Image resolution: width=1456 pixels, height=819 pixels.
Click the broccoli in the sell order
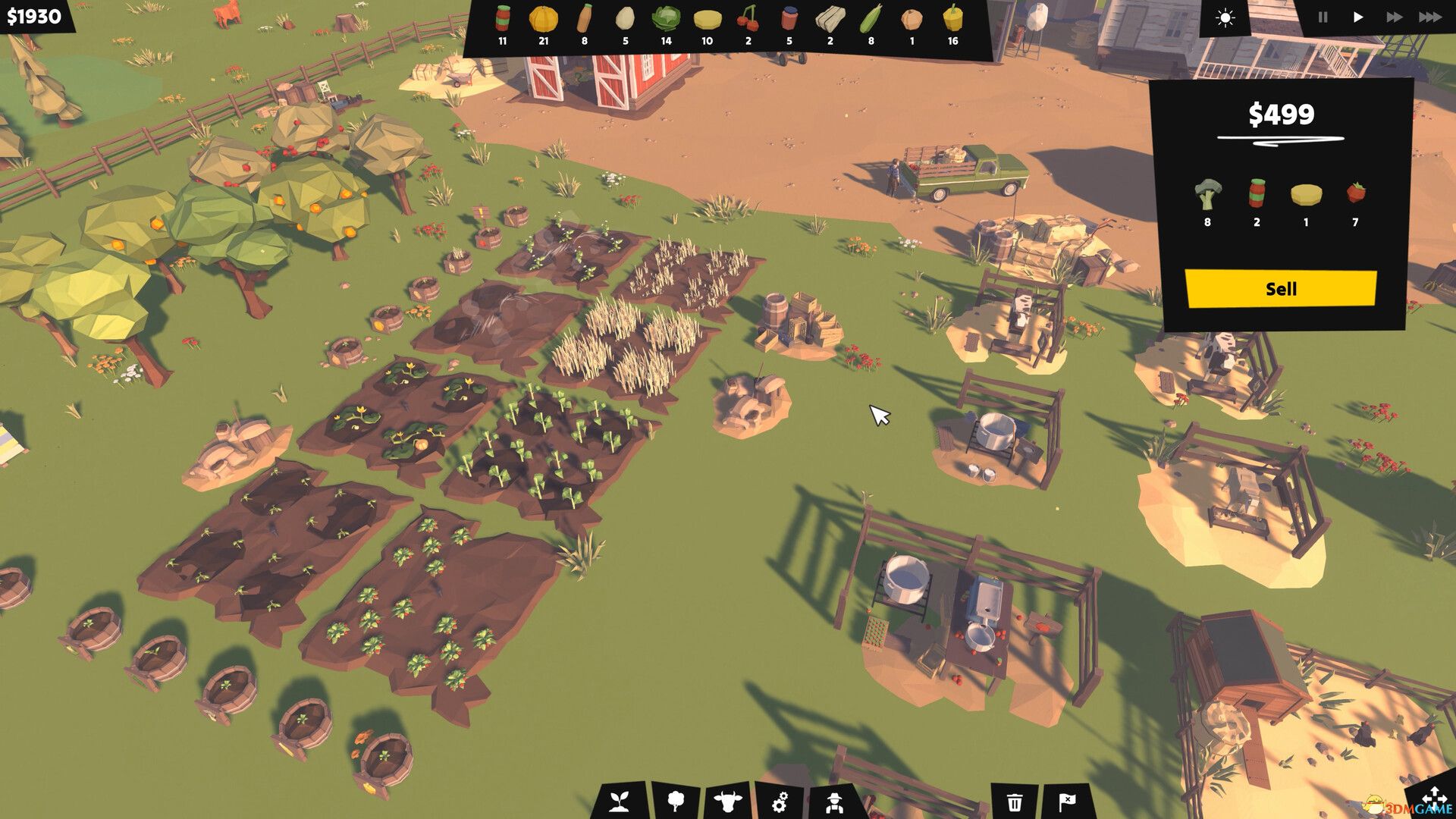[x=1207, y=195]
